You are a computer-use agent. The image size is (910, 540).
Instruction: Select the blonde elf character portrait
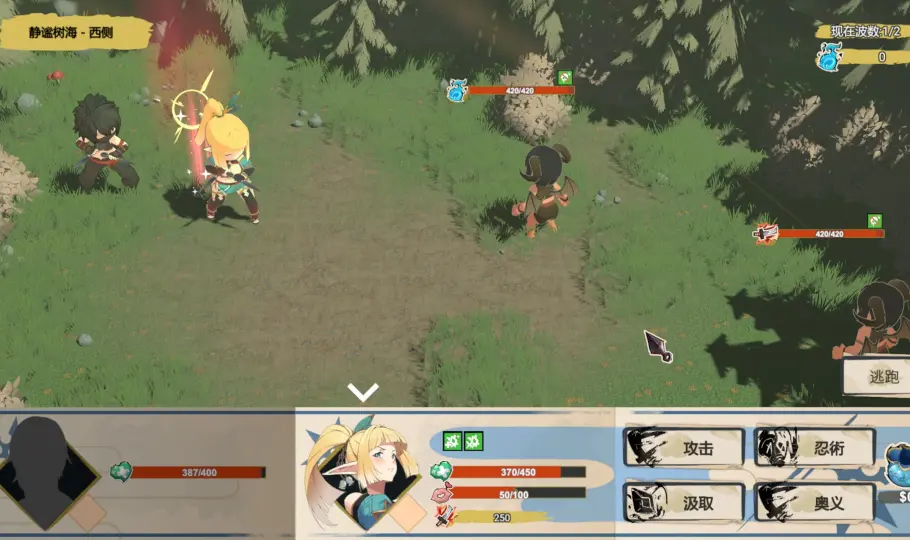point(363,474)
